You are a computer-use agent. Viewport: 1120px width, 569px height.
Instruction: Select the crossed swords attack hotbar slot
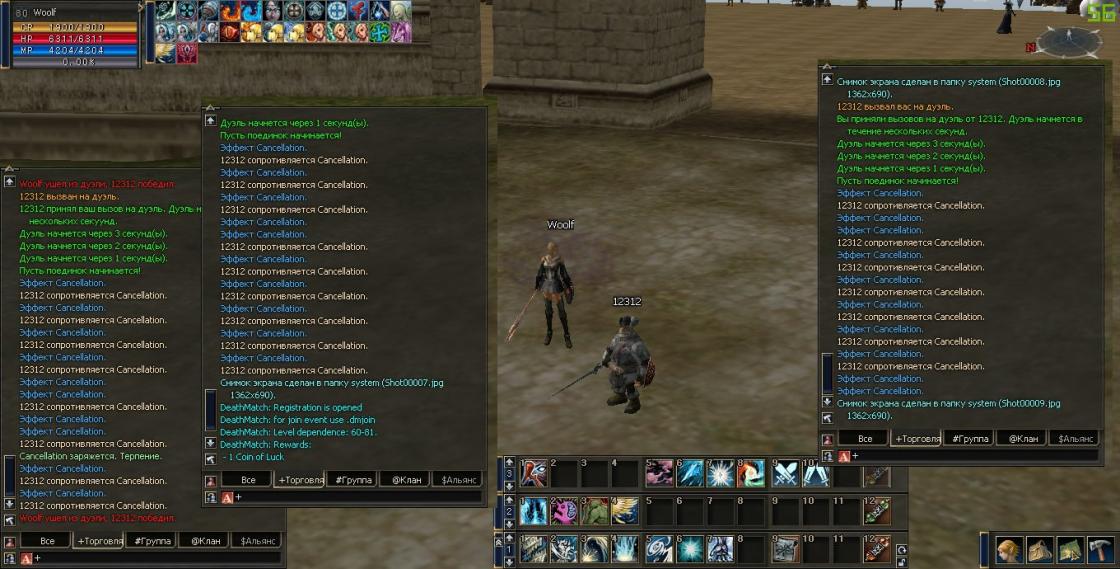coord(786,473)
